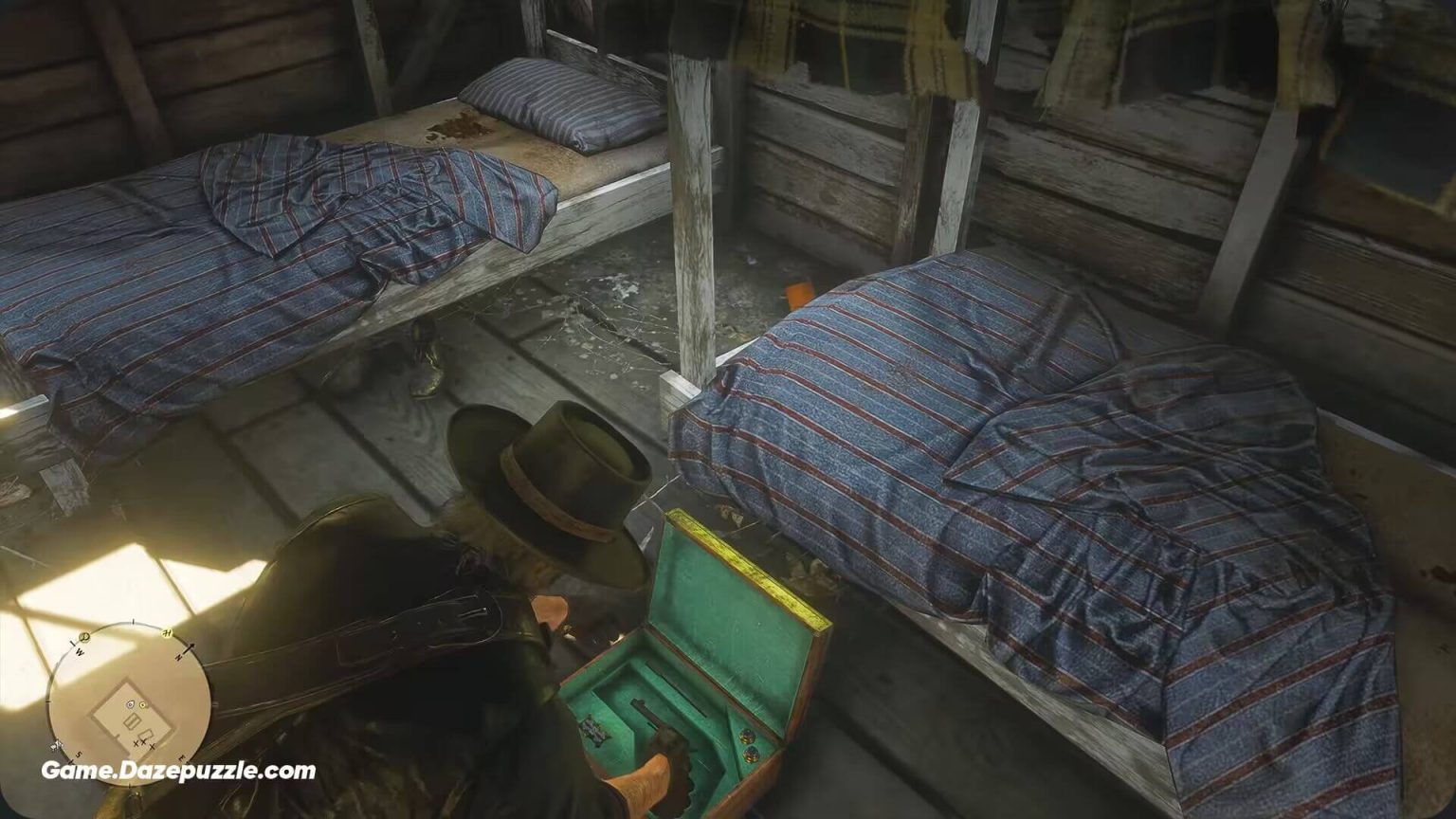Select the white item dot inside the minimap cabin
1456x819 pixels.
(x=130, y=704)
